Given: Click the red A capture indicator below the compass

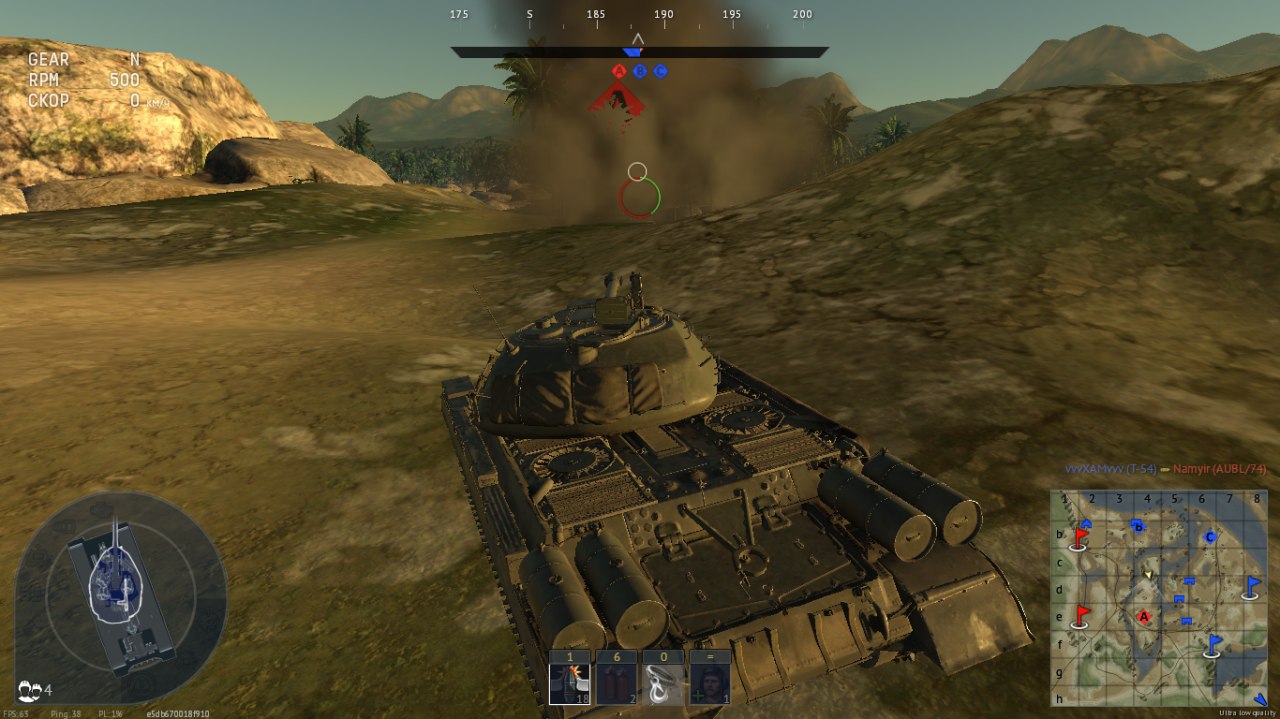Looking at the screenshot, I should [x=619, y=71].
